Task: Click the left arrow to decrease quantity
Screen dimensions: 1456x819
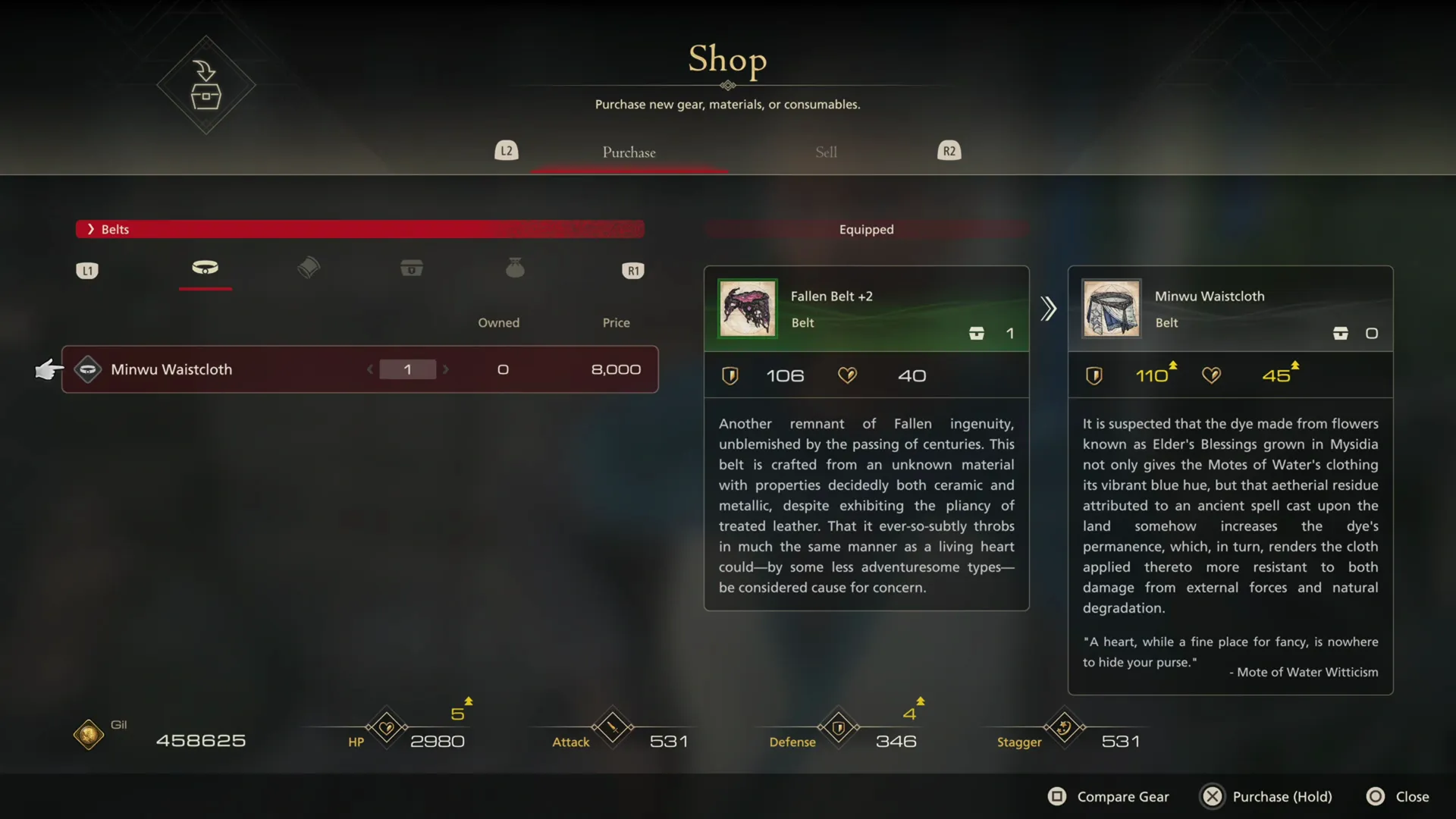Action: 370,369
